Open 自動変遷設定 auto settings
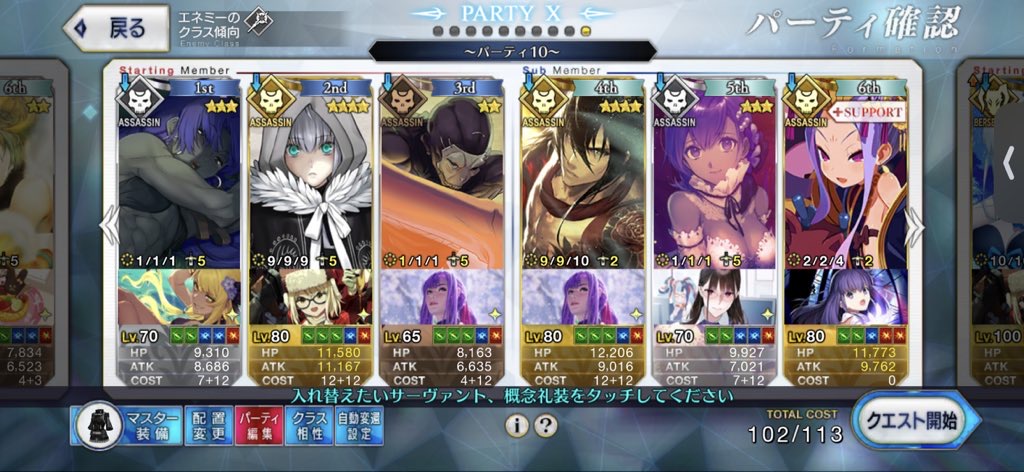Image resolution: width=1024 pixels, height=472 pixels. tap(358, 425)
